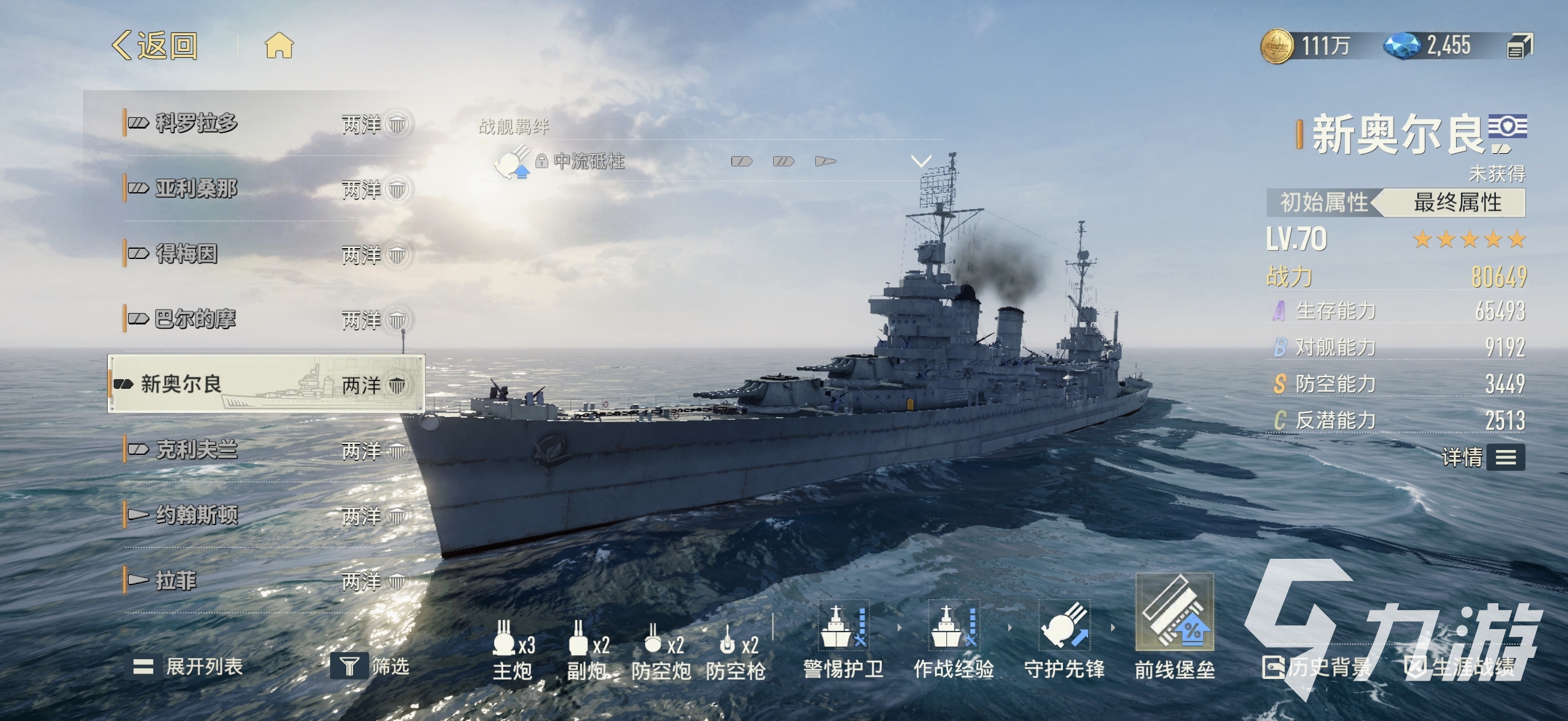
Task: Open the home screen via house icon
Action: (x=279, y=46)
